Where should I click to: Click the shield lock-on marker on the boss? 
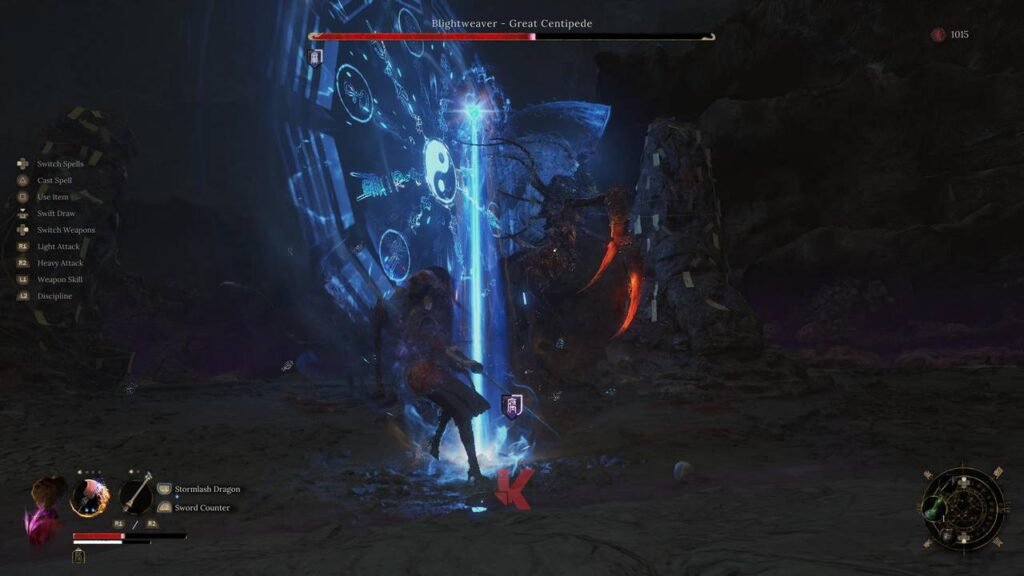[x=510, y=406]
